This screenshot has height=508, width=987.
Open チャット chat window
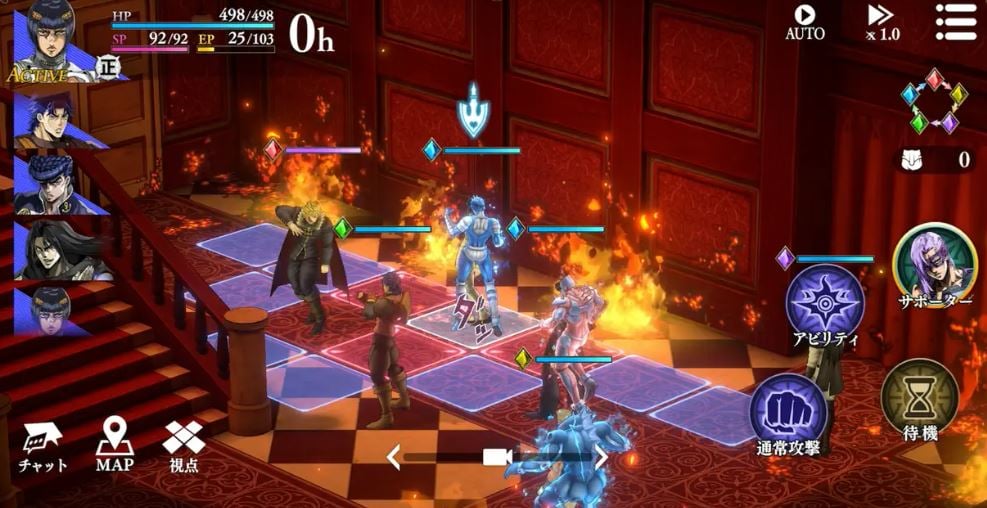pyautogui.click(x=42, y=445)
